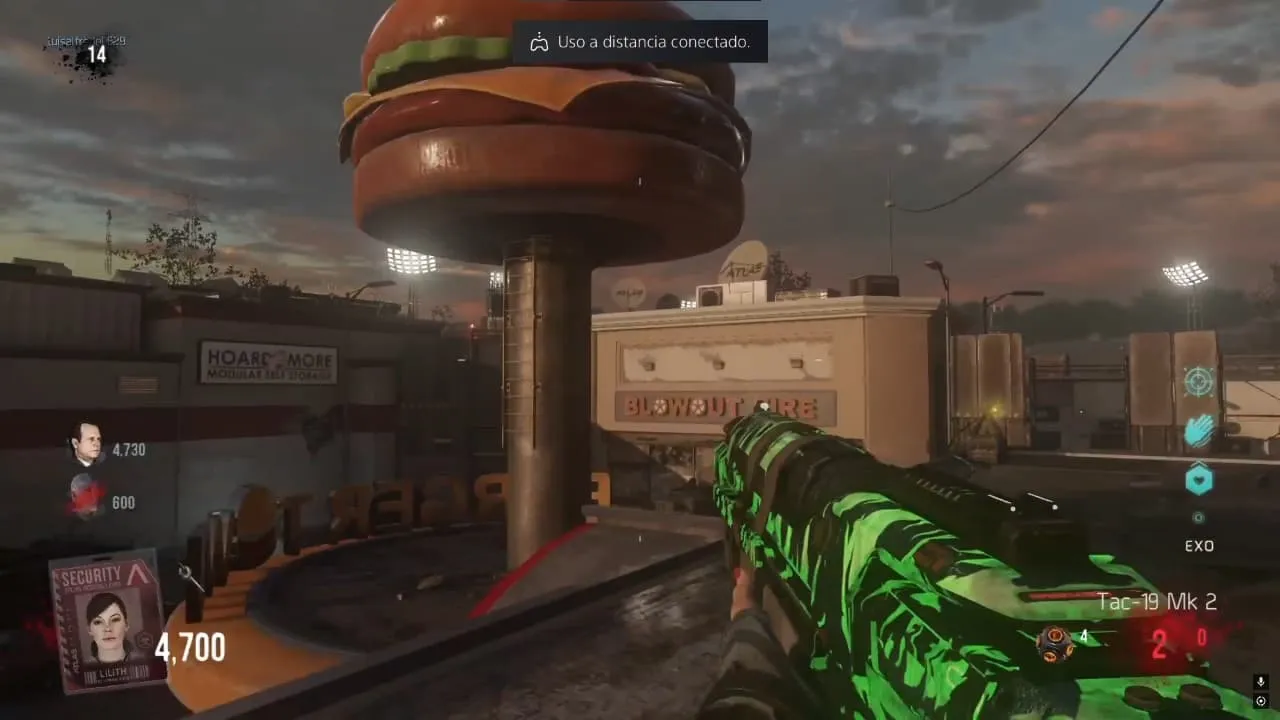The width and height of the screenshot is (1280, 720).
Task: Choose the hexagon heart exo health icon
Action: click(1199, 480)
